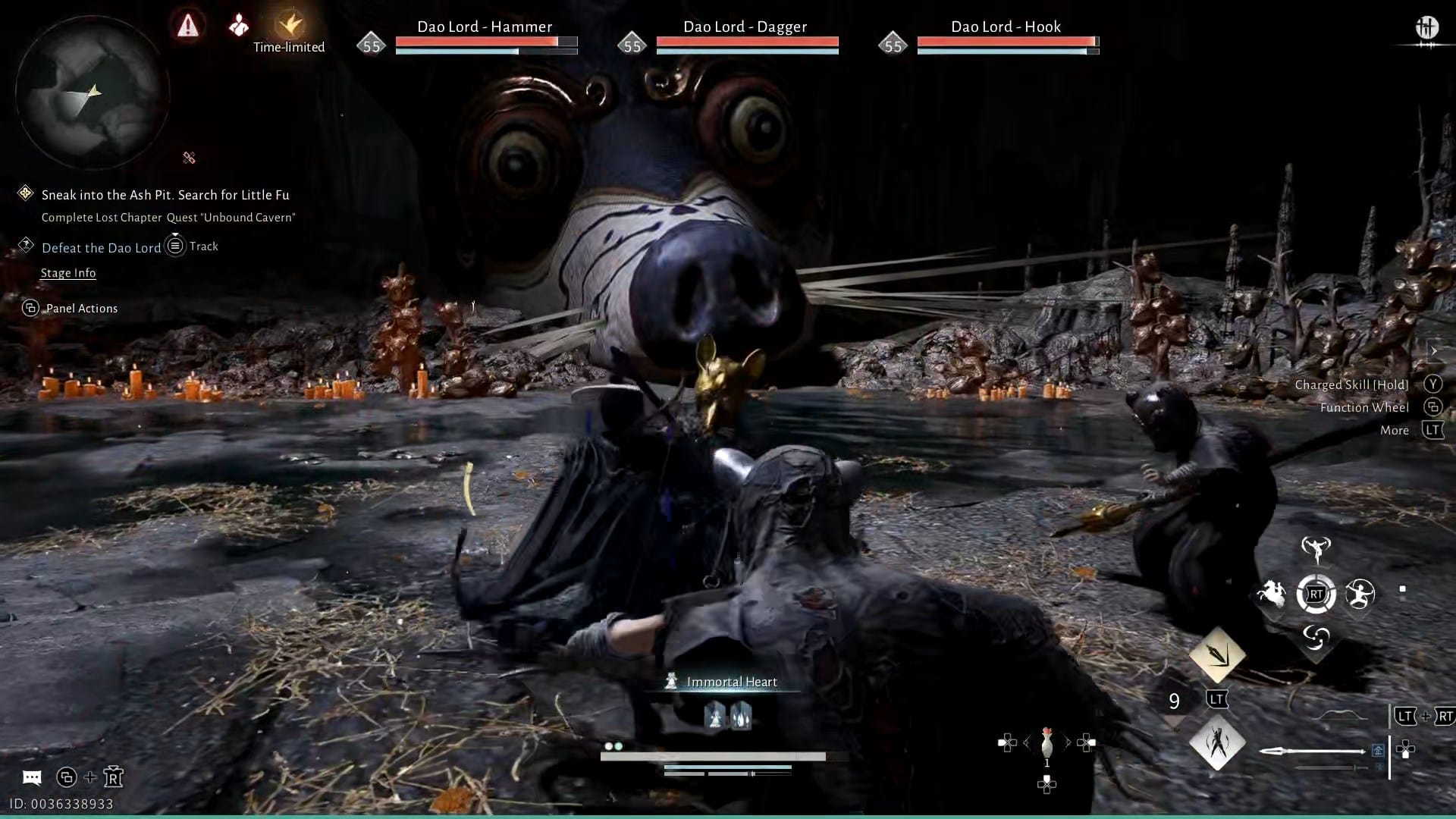Click the Immortal Heart buff icons
The width and height of the screenshot is (1456, 819).
pos(728,715)
